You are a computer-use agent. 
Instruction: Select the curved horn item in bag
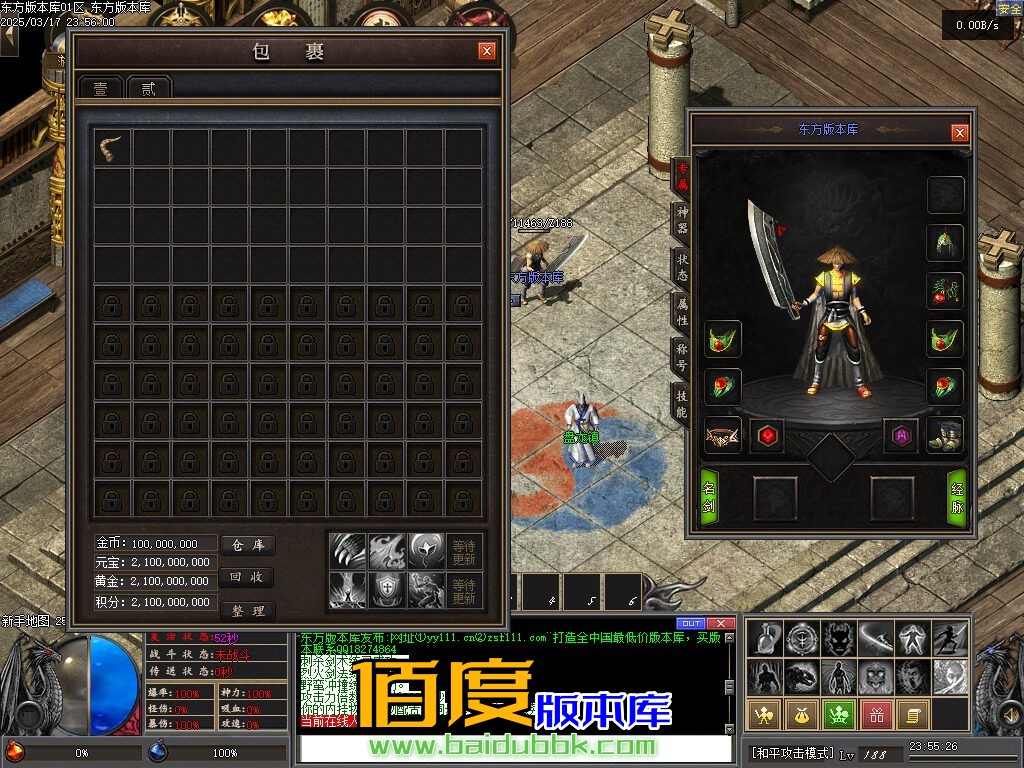[x=111, y=148]
